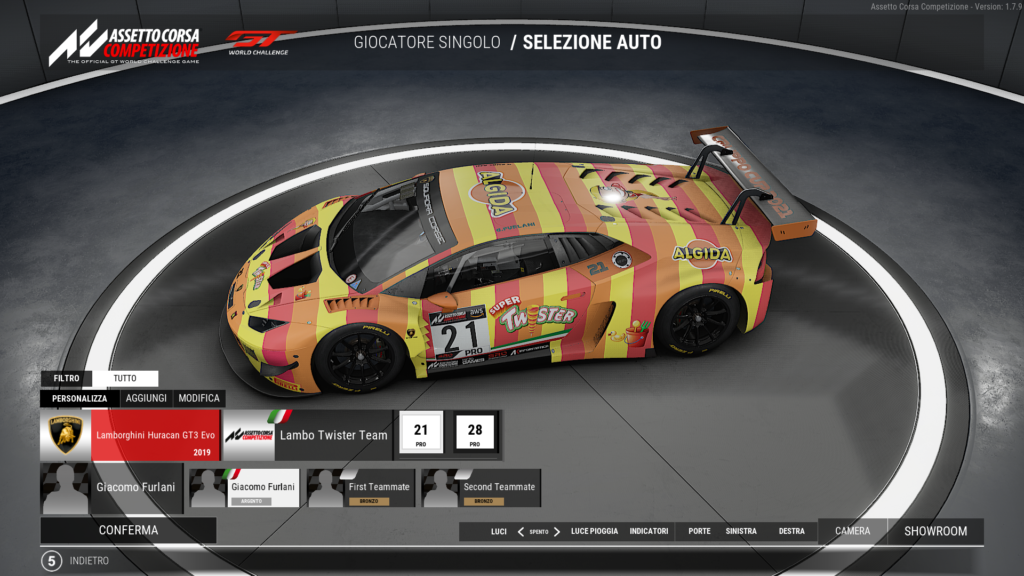
Task: Select the First Teammate driver card
Action: (362, 488)
